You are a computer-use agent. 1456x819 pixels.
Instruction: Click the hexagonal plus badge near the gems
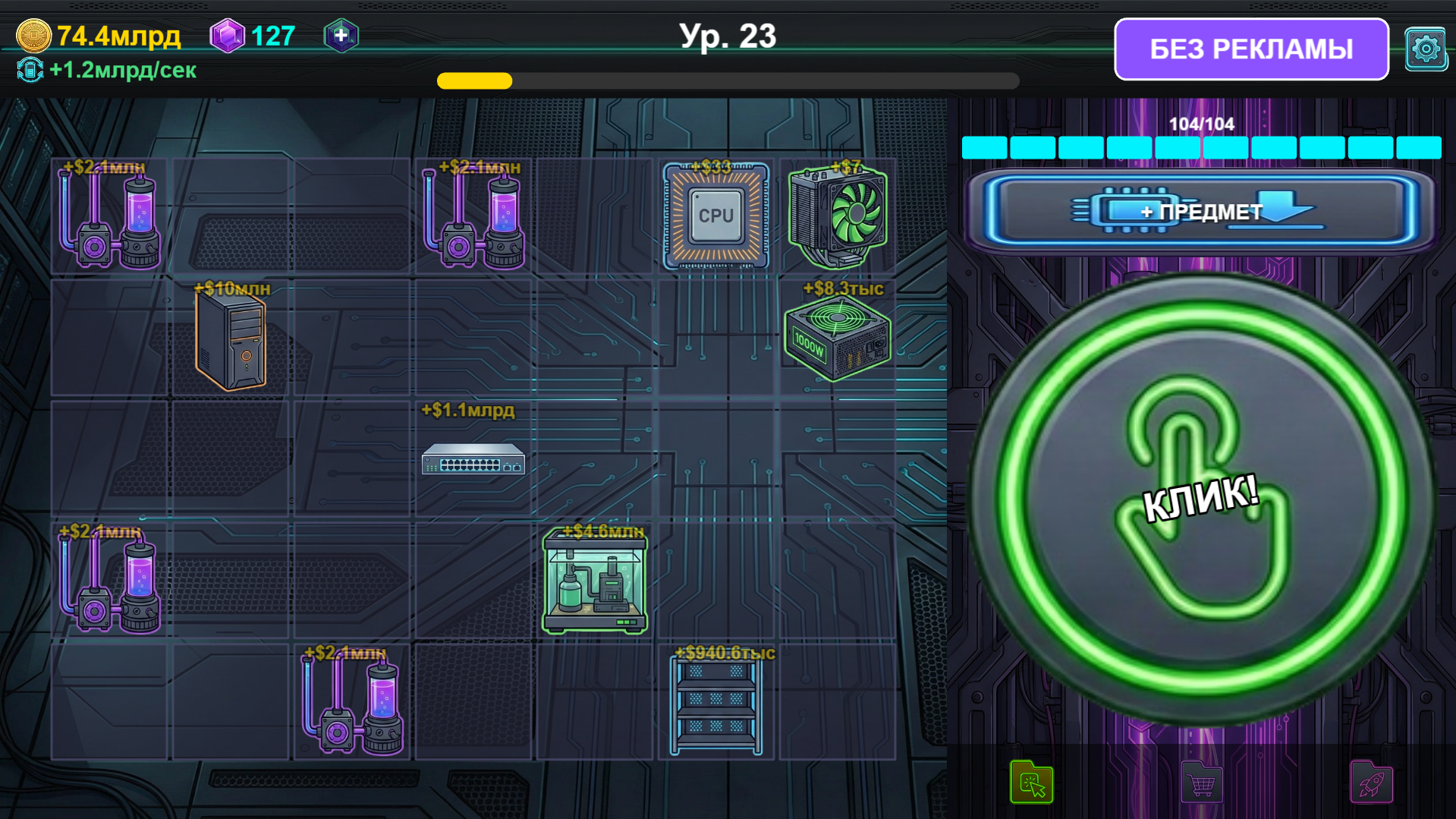click(341, 34)
